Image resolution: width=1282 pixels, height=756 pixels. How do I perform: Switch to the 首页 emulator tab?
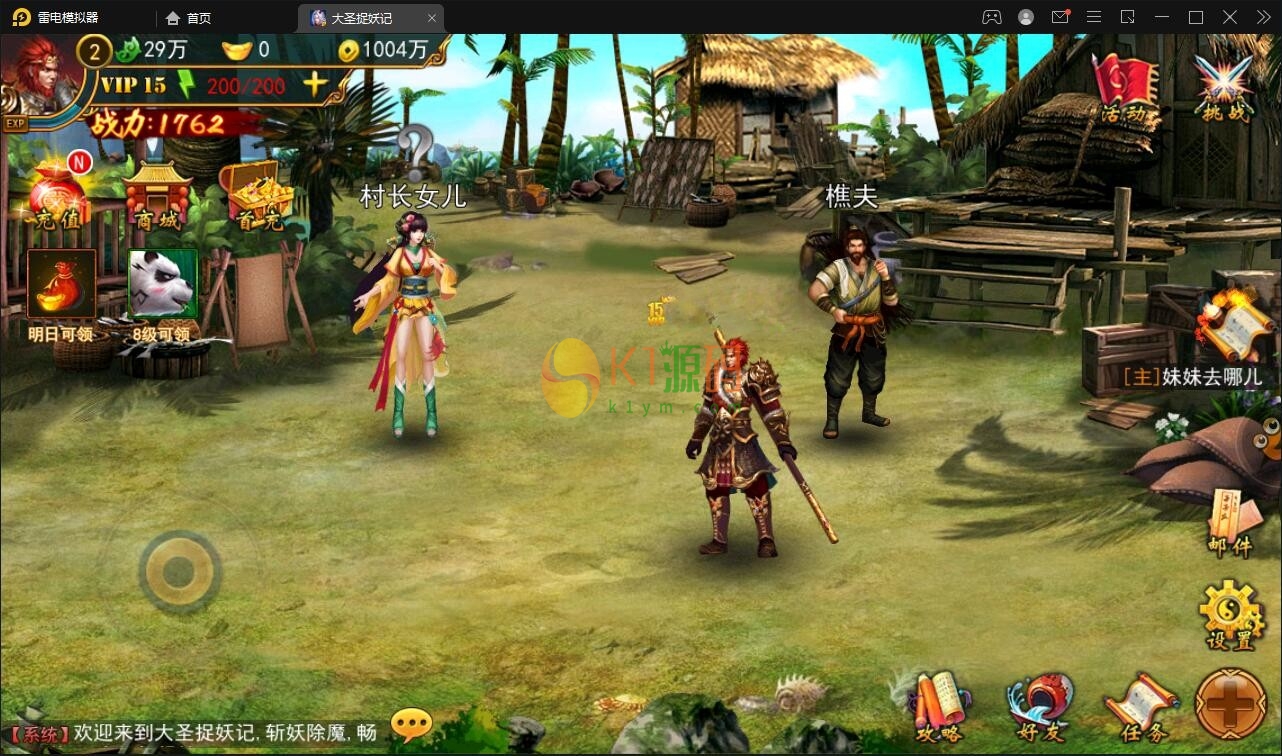click(x=191, y=17)
